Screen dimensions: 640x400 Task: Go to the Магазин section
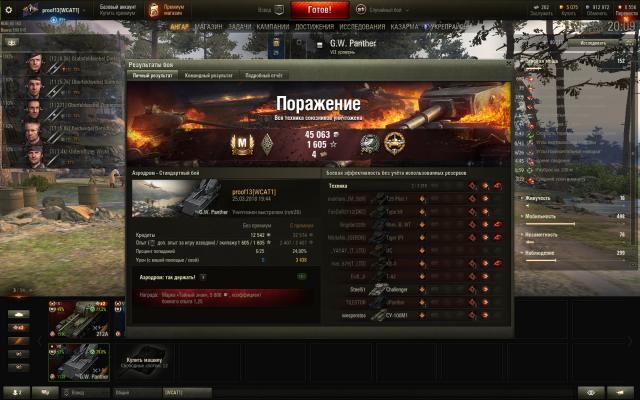(x=209, y=26)
